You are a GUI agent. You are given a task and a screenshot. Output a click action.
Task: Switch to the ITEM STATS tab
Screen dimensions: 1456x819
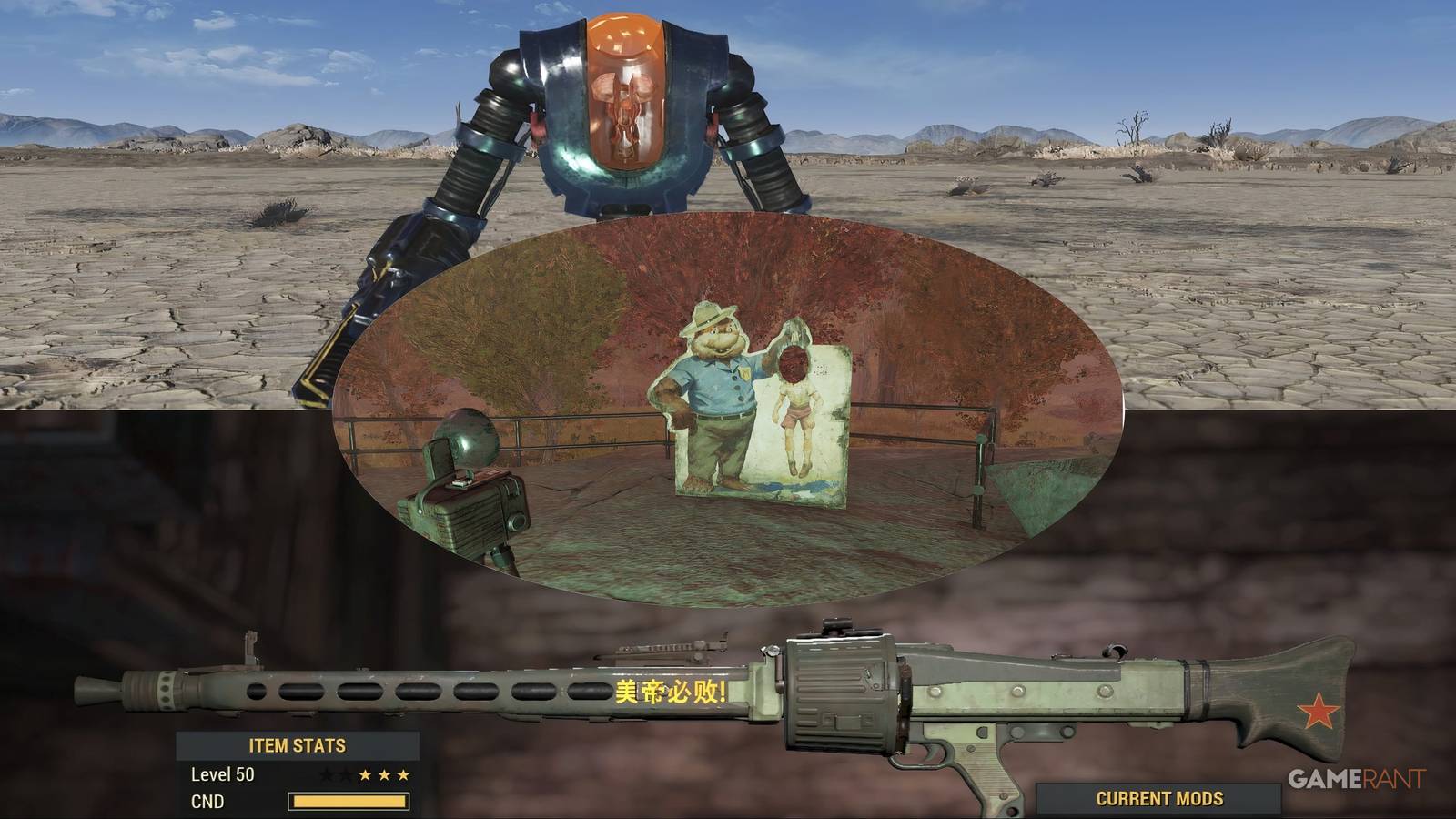pos(298,743)
